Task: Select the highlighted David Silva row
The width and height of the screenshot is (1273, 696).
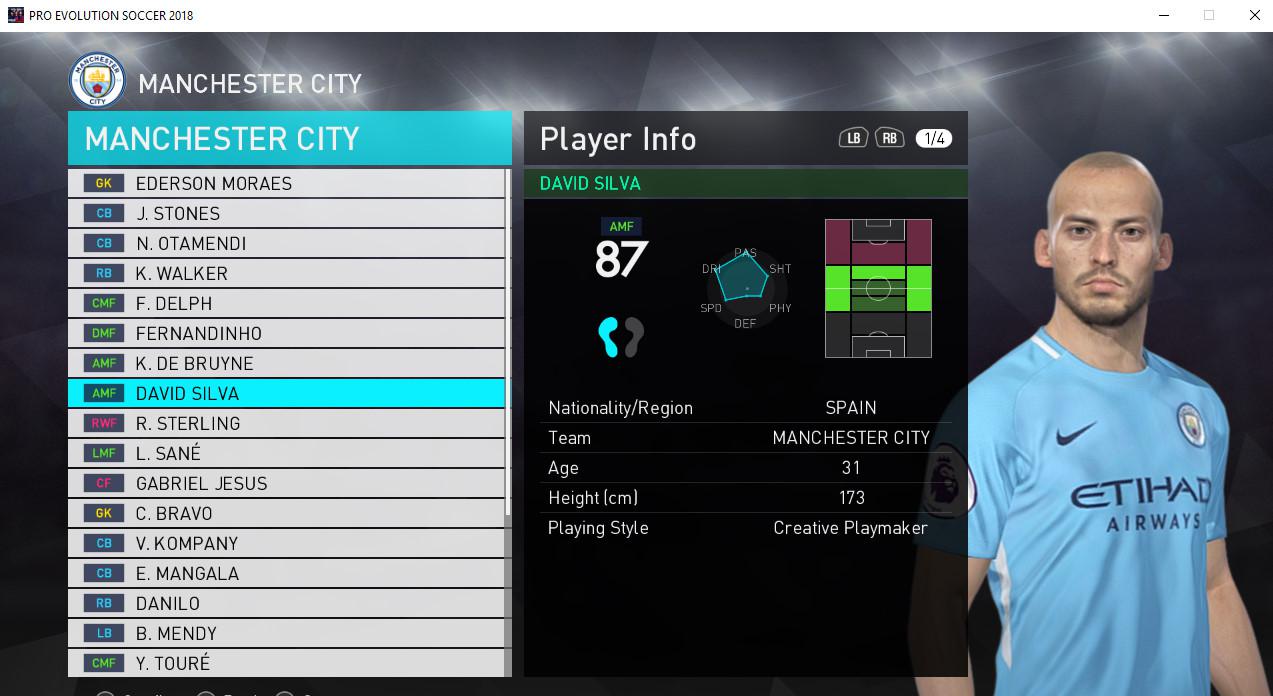Action: tap(287, 393)
